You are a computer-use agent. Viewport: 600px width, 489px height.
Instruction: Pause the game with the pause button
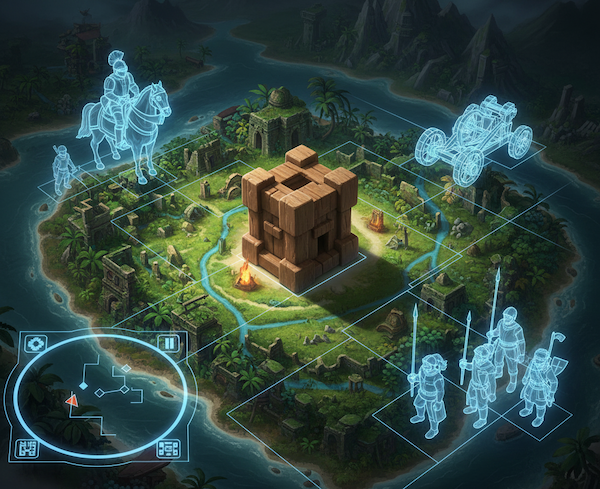tap(169, 344)
